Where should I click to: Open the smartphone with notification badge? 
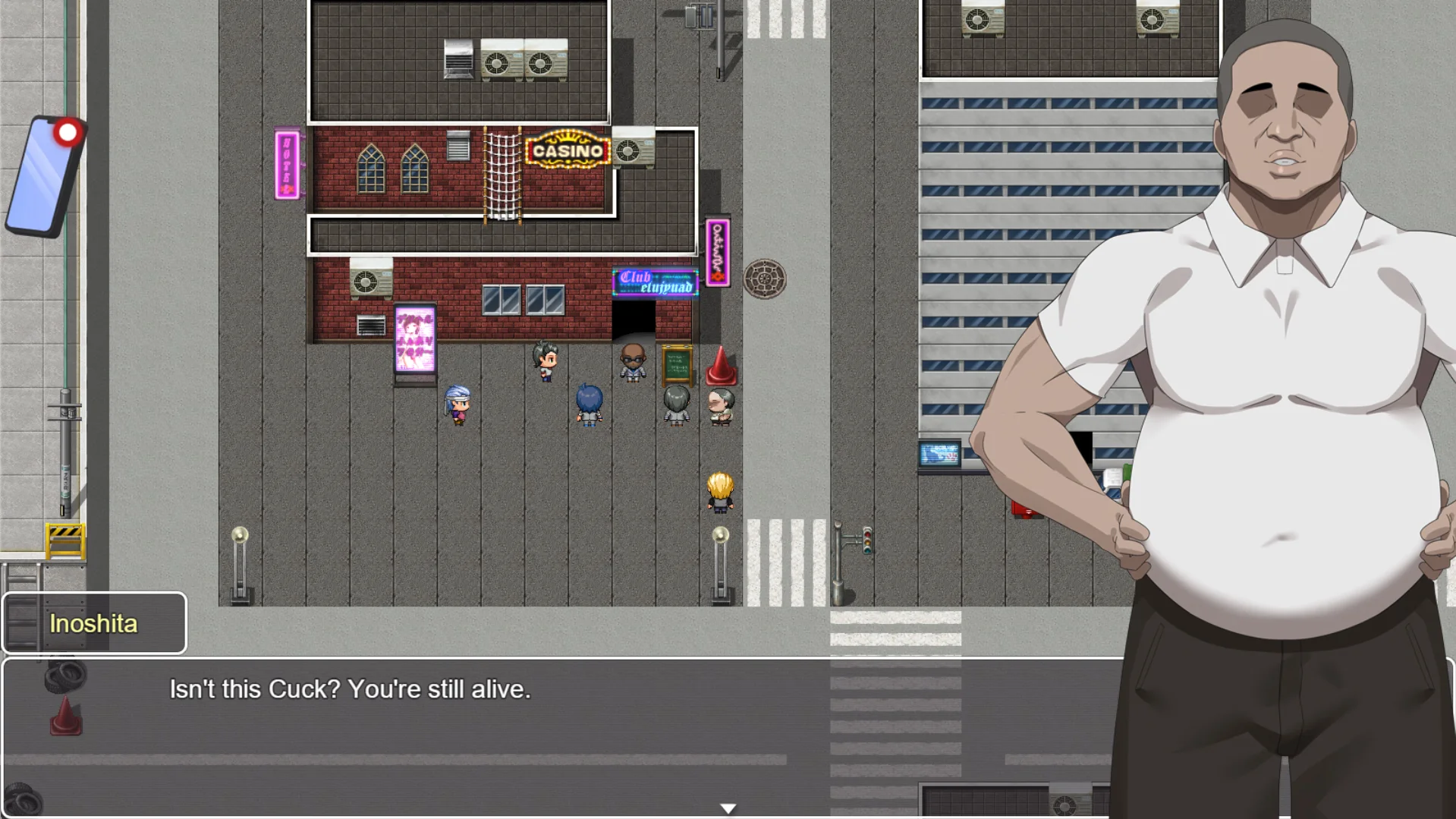coord(44,177)
